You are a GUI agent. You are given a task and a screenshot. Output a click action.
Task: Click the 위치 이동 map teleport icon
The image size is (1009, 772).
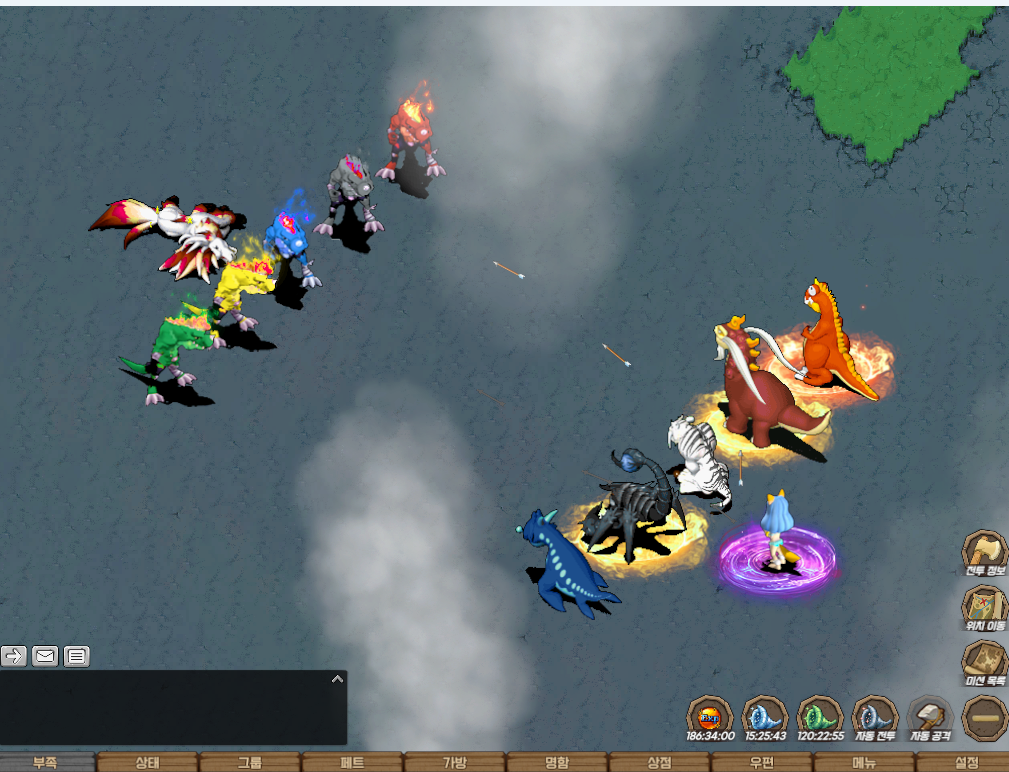(x=984, y=607)
